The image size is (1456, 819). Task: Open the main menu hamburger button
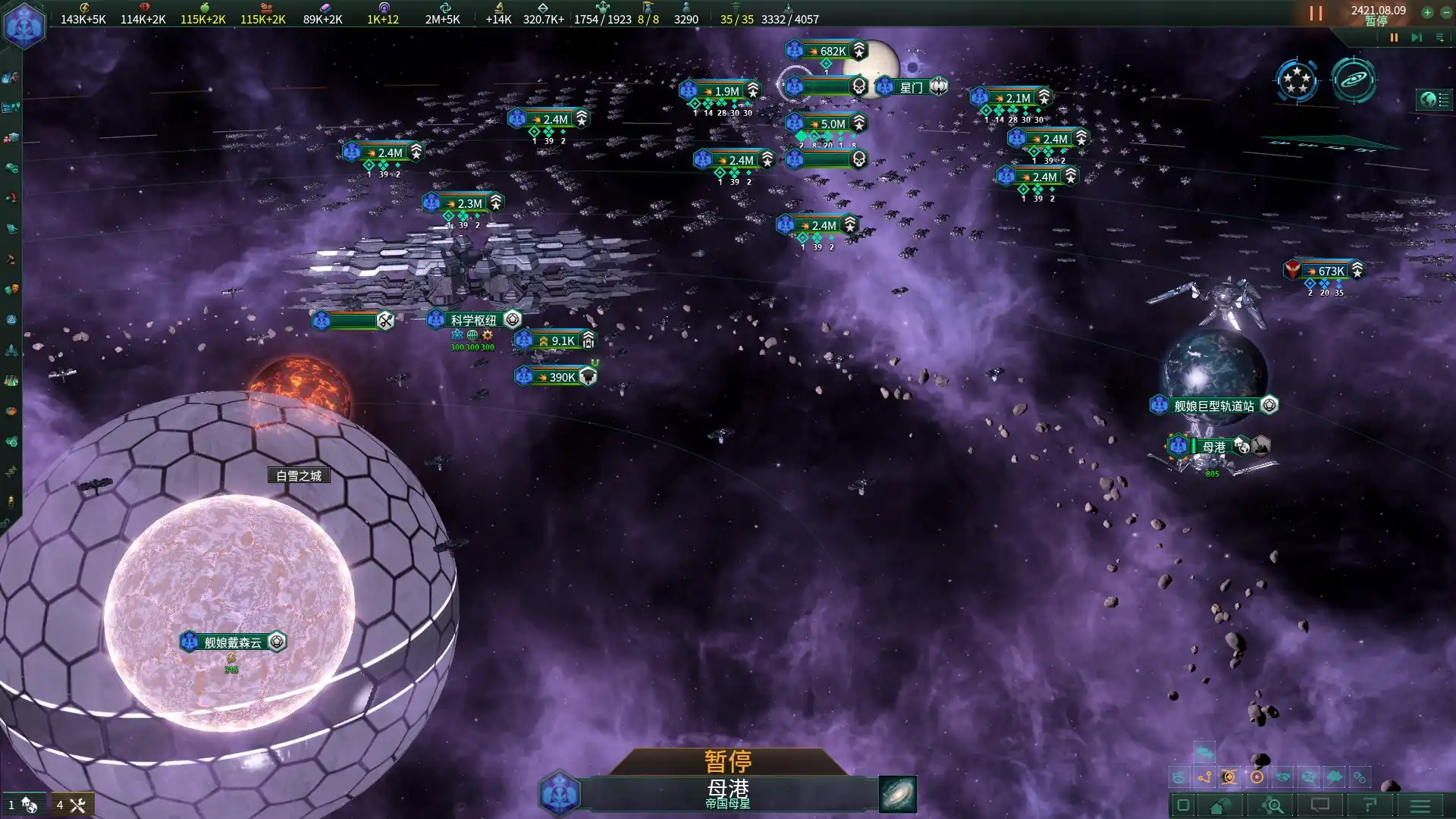tap(1420, 805)
